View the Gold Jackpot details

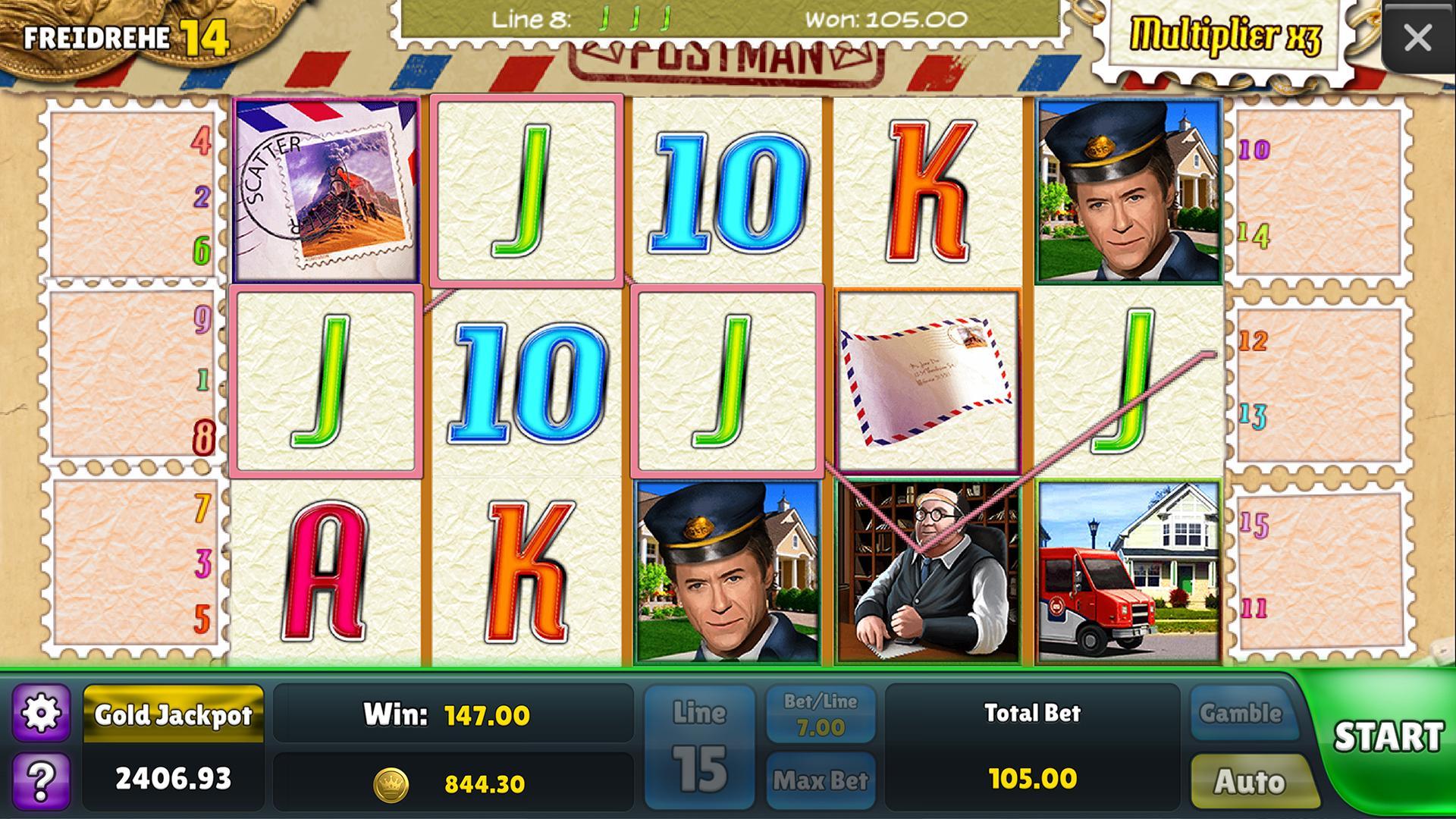point(174,714)
